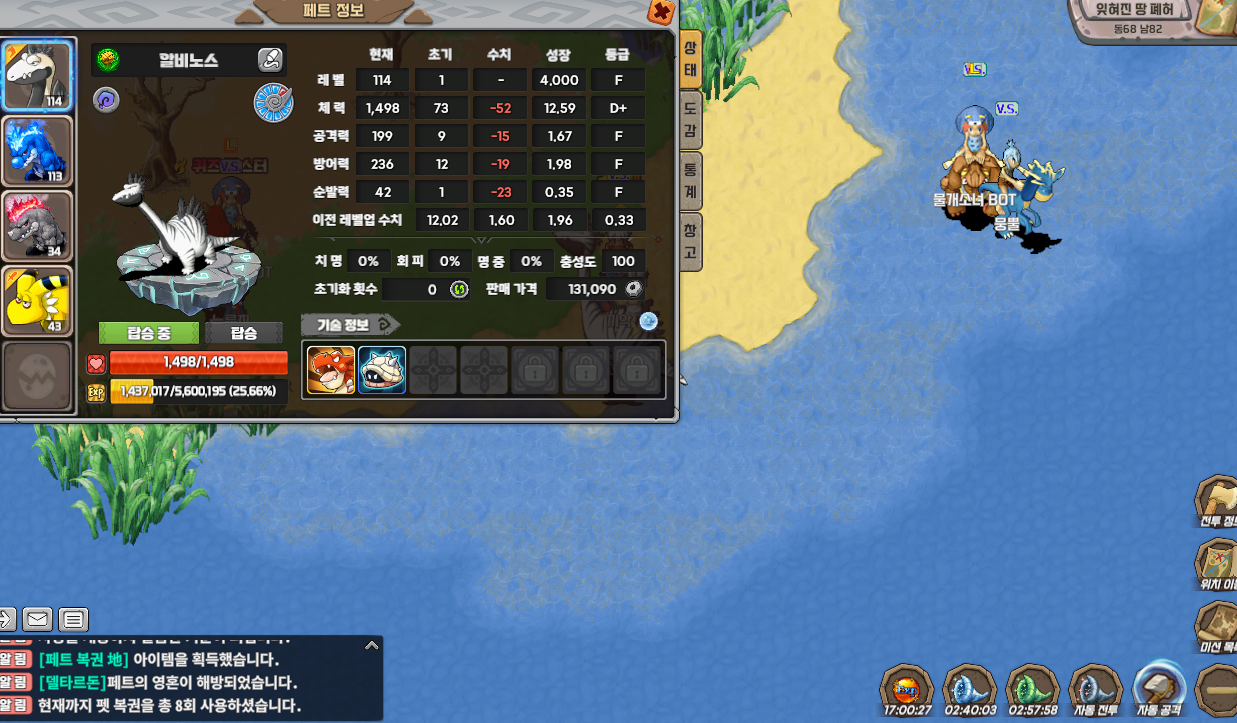Open the 창고 storage tab
Viewport: 1237px width, 723px height.
[x=690, y=241]
